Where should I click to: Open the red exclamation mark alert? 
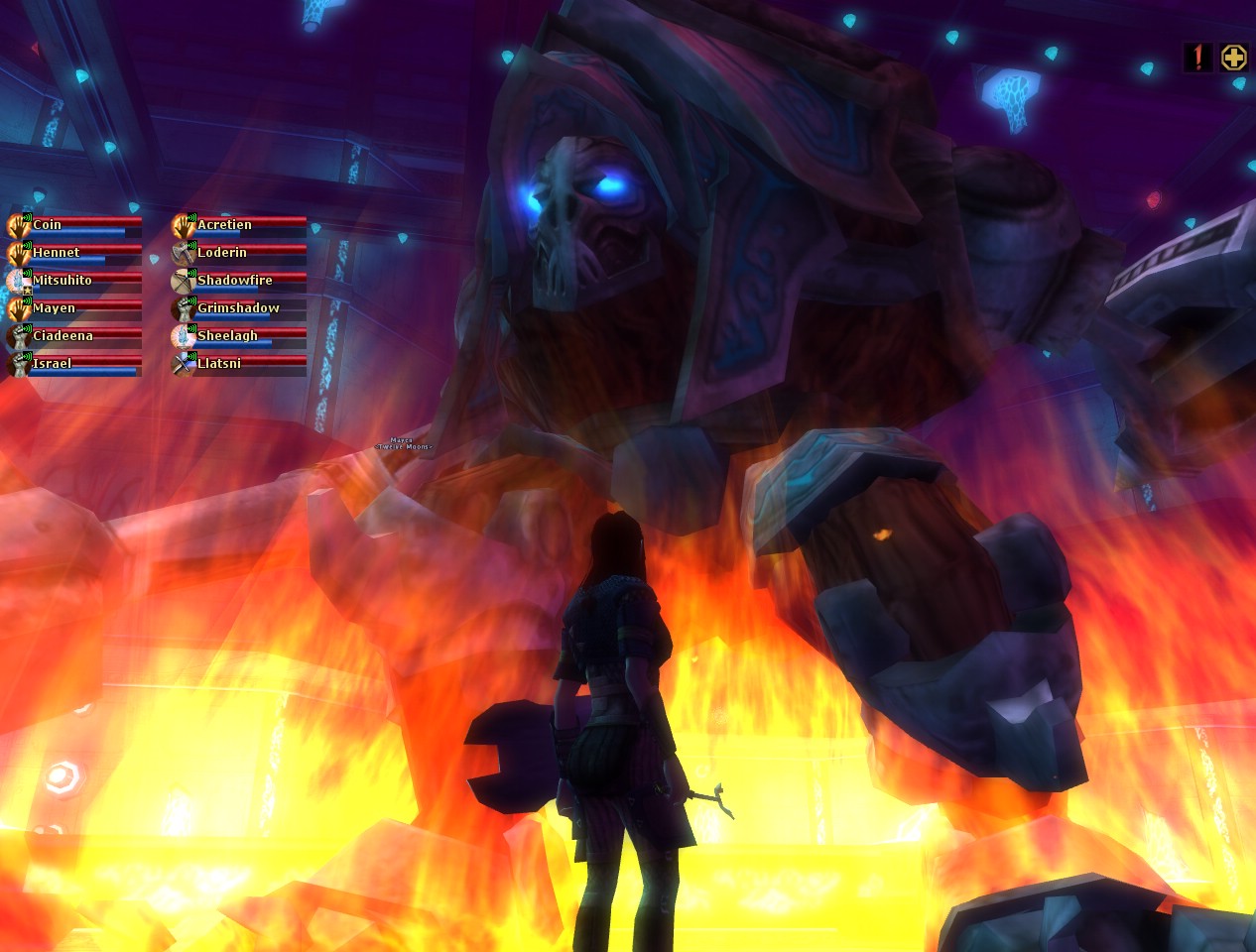1198,58
